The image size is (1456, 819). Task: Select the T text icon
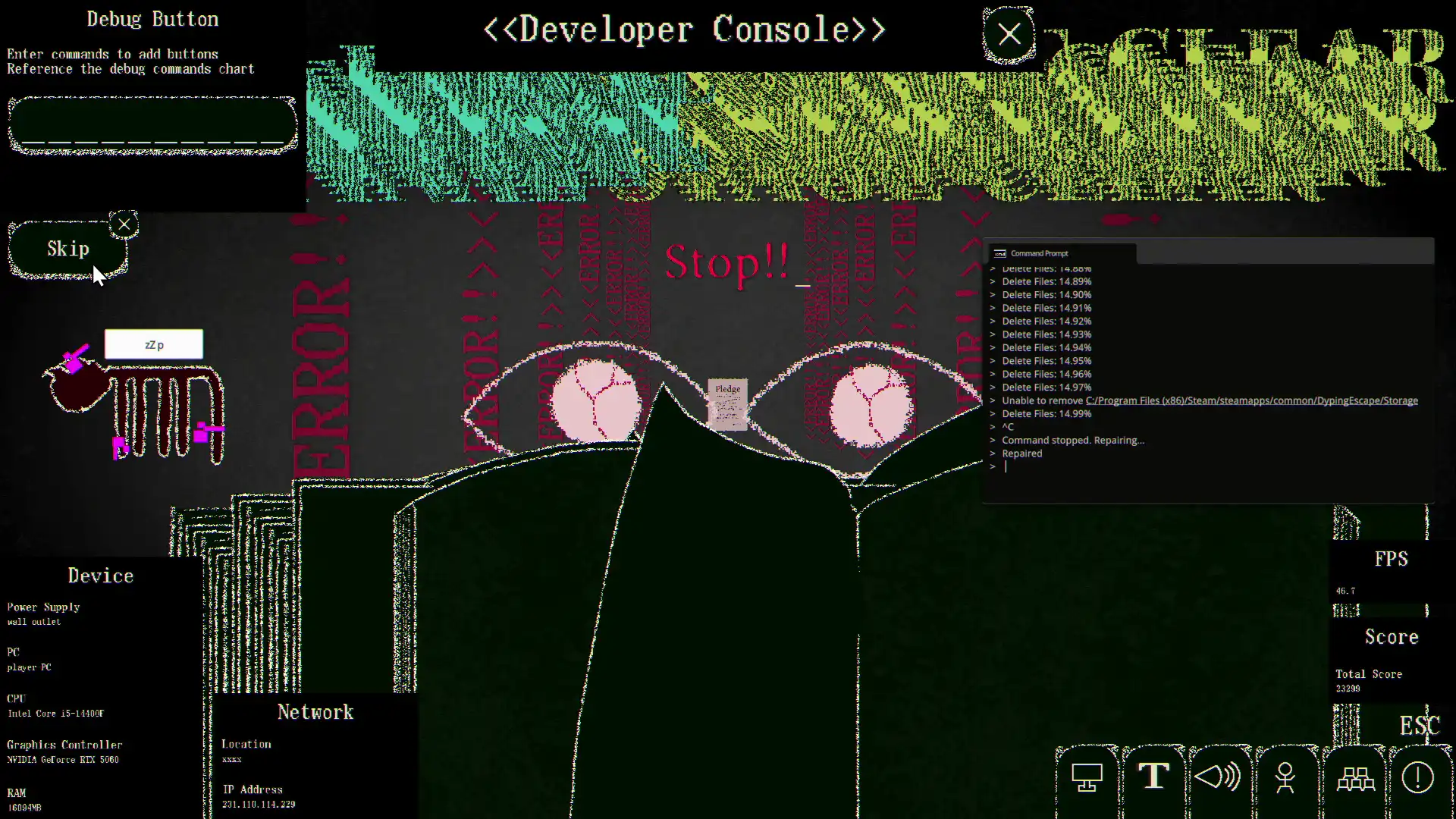[x=1153, y=777]
